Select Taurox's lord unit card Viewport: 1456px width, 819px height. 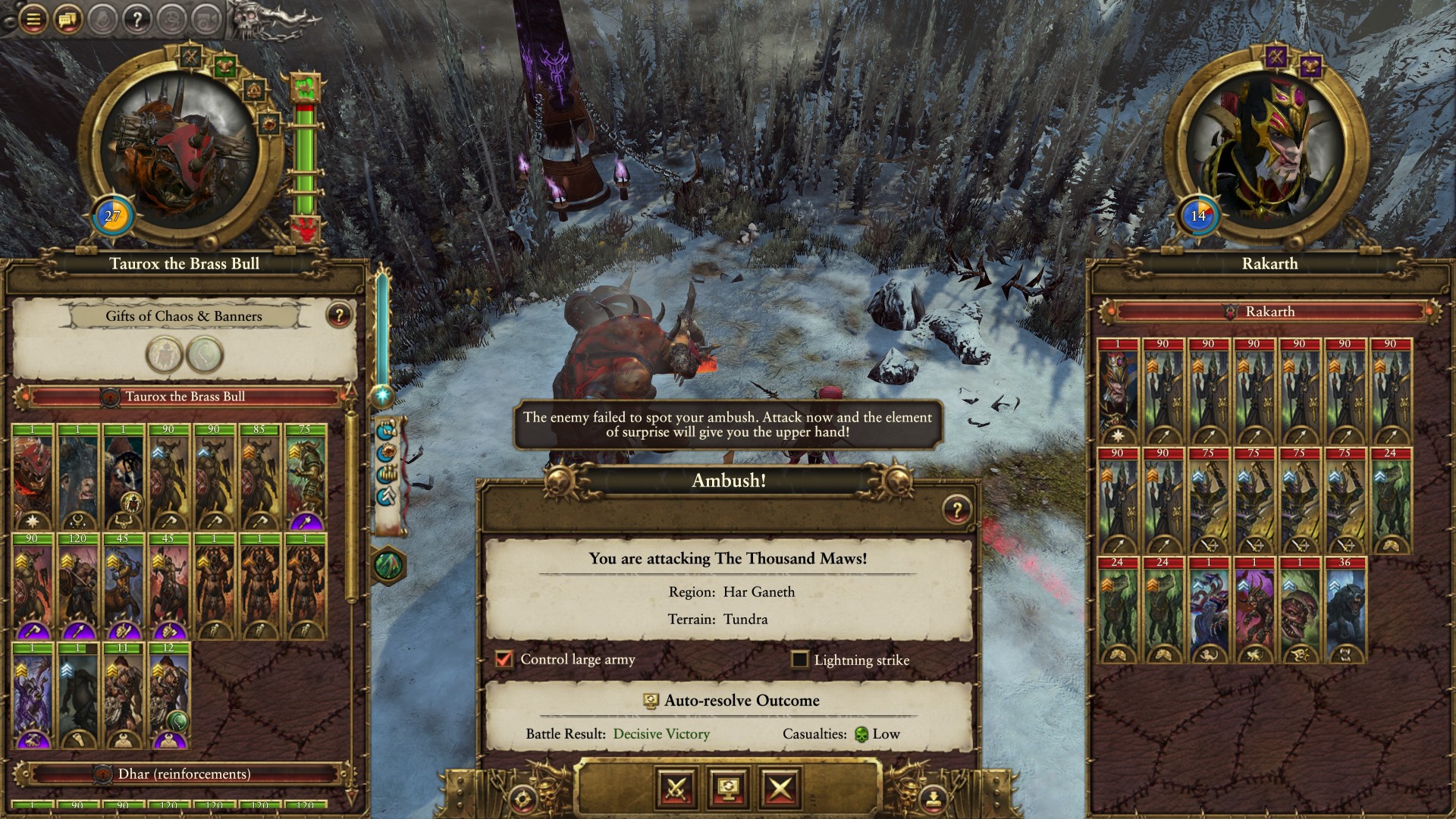tap(33, 478)
